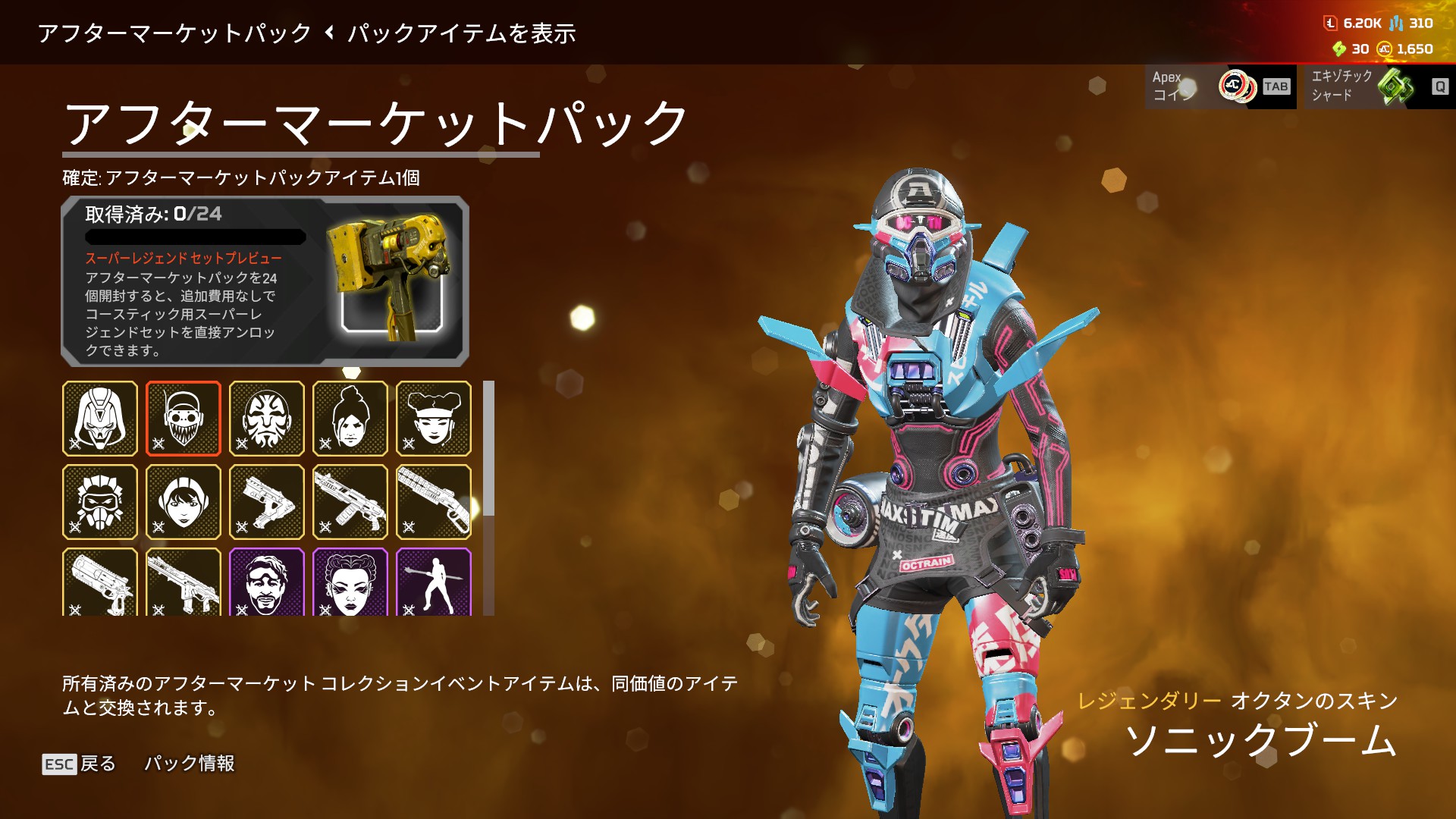This screenshot has width=1456, height=819.
Task: Select the Mirage epic item tile
Action: coord(267,582)
